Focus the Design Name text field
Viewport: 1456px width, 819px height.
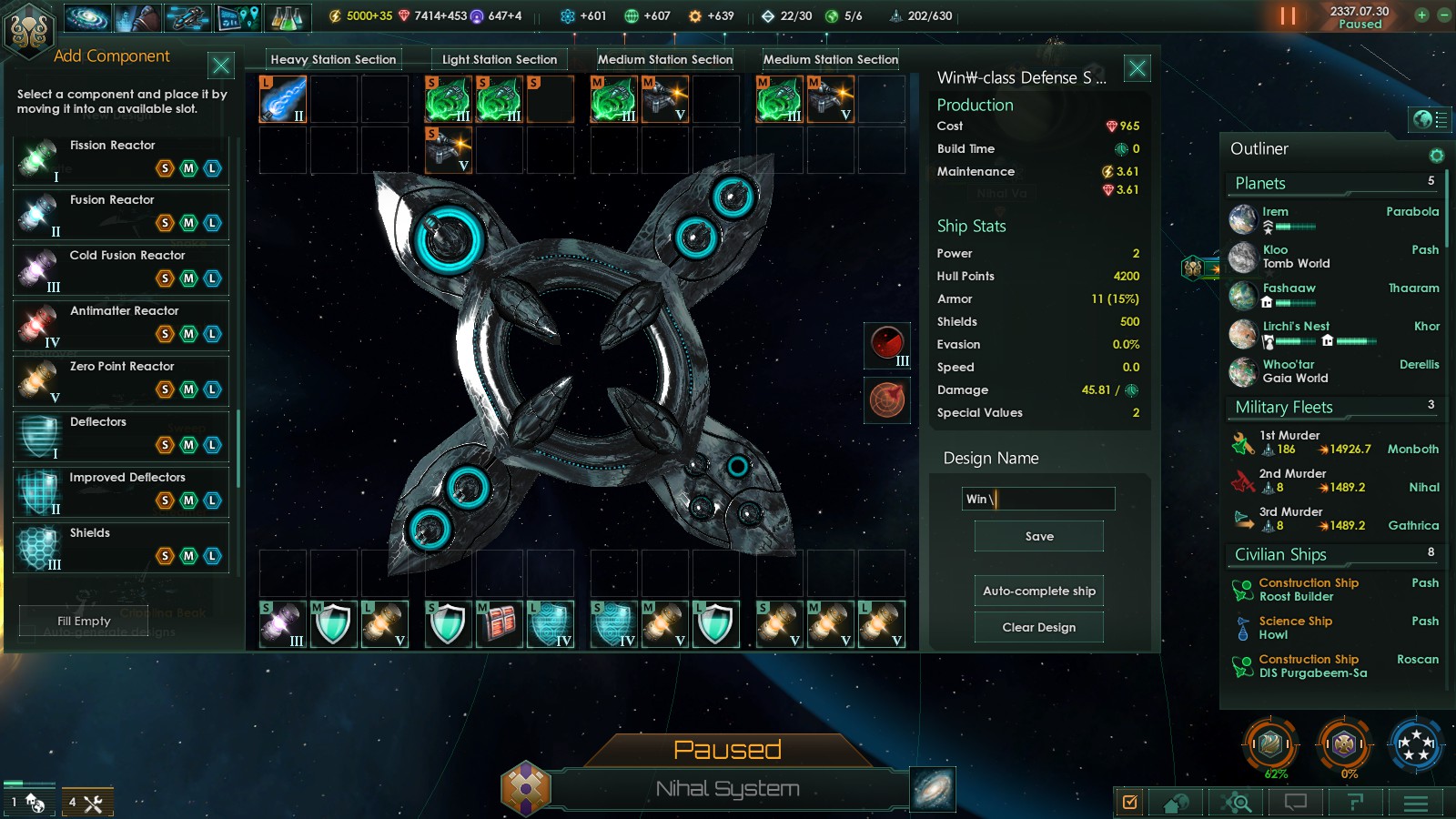pos(1038,499)
